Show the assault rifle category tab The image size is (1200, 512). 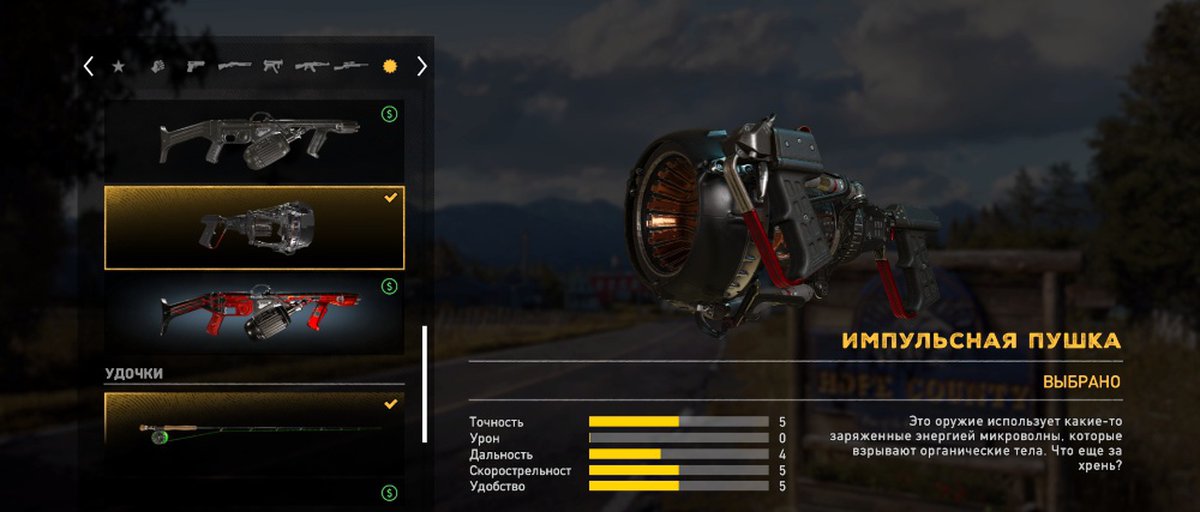pyautogui.click(x=311, y=67)
